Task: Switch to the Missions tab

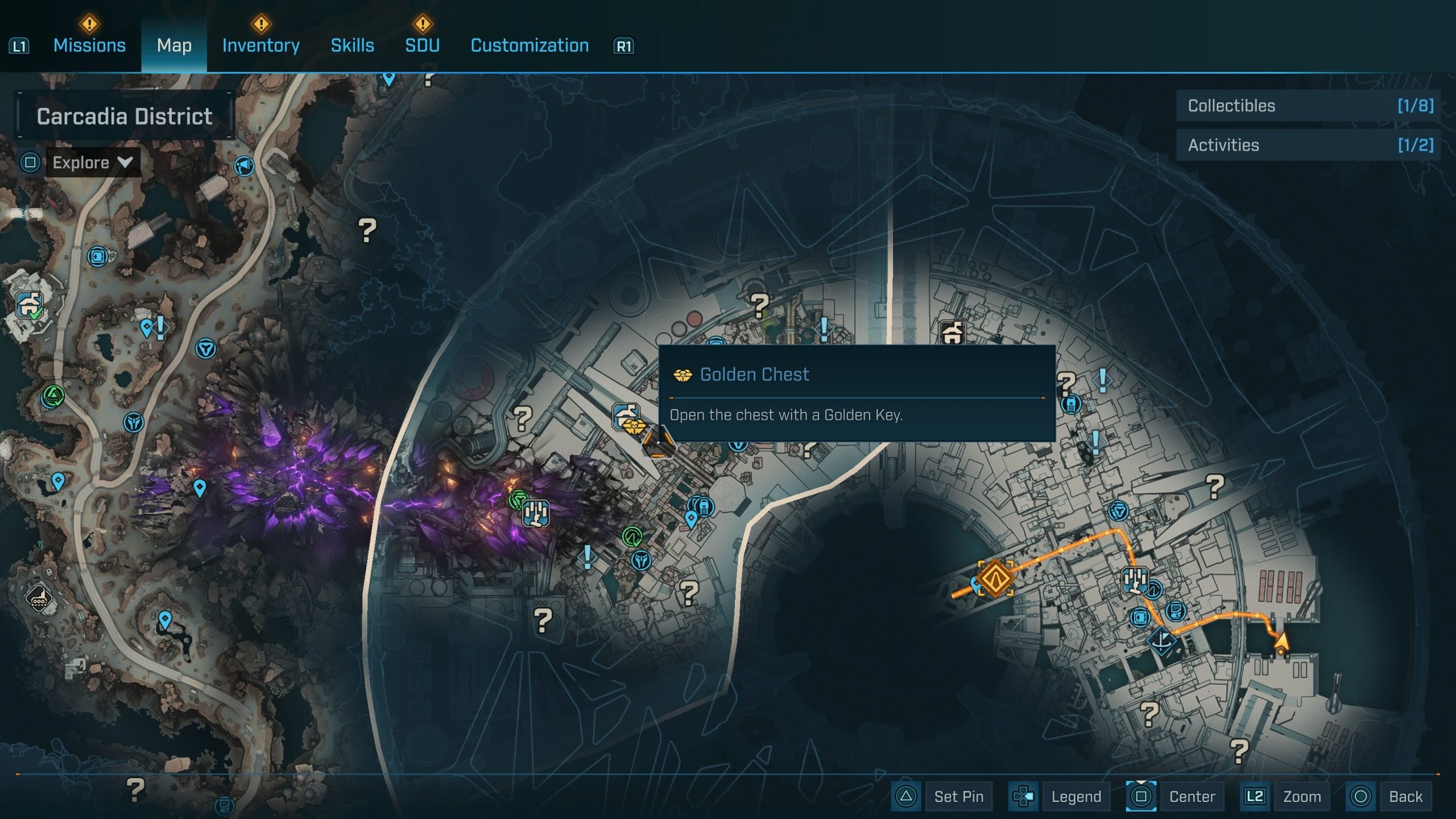Action: tap(89, 45)
